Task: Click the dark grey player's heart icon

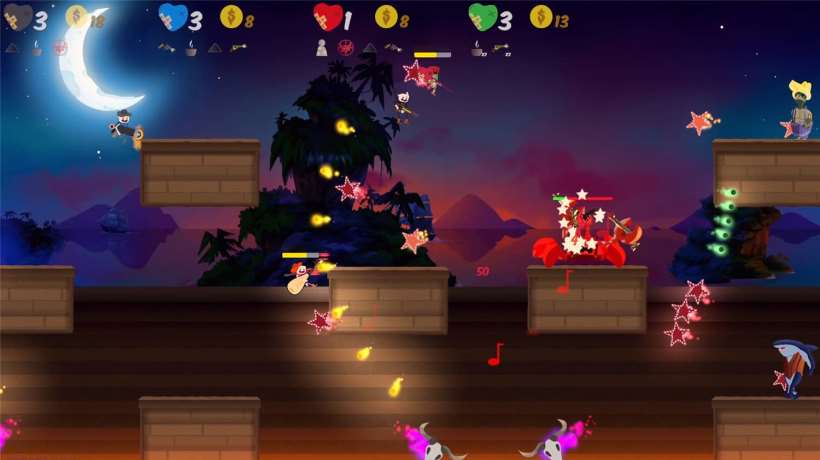Action: [16, 17]
